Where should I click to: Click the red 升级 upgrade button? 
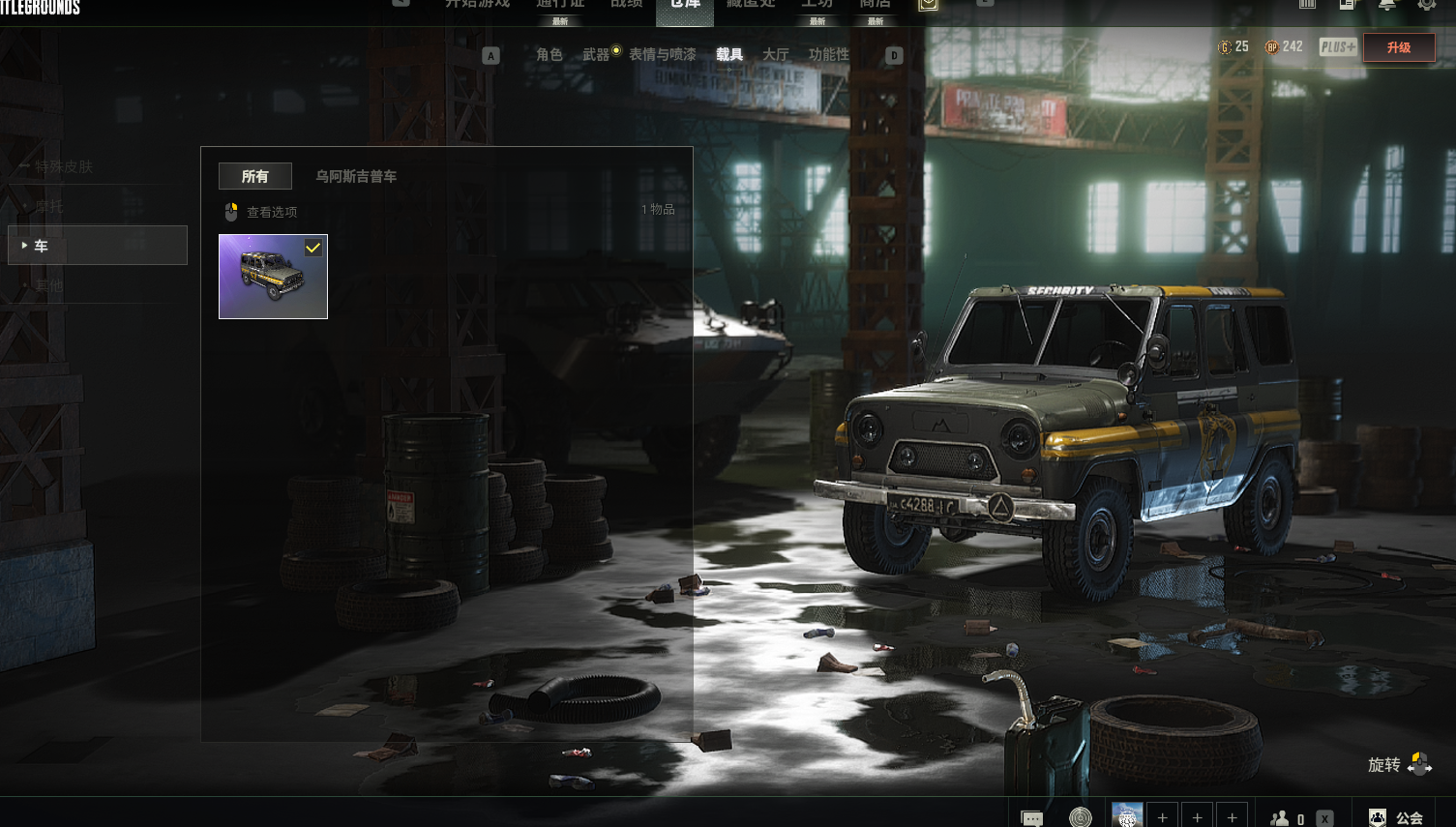pos(1398,47)
